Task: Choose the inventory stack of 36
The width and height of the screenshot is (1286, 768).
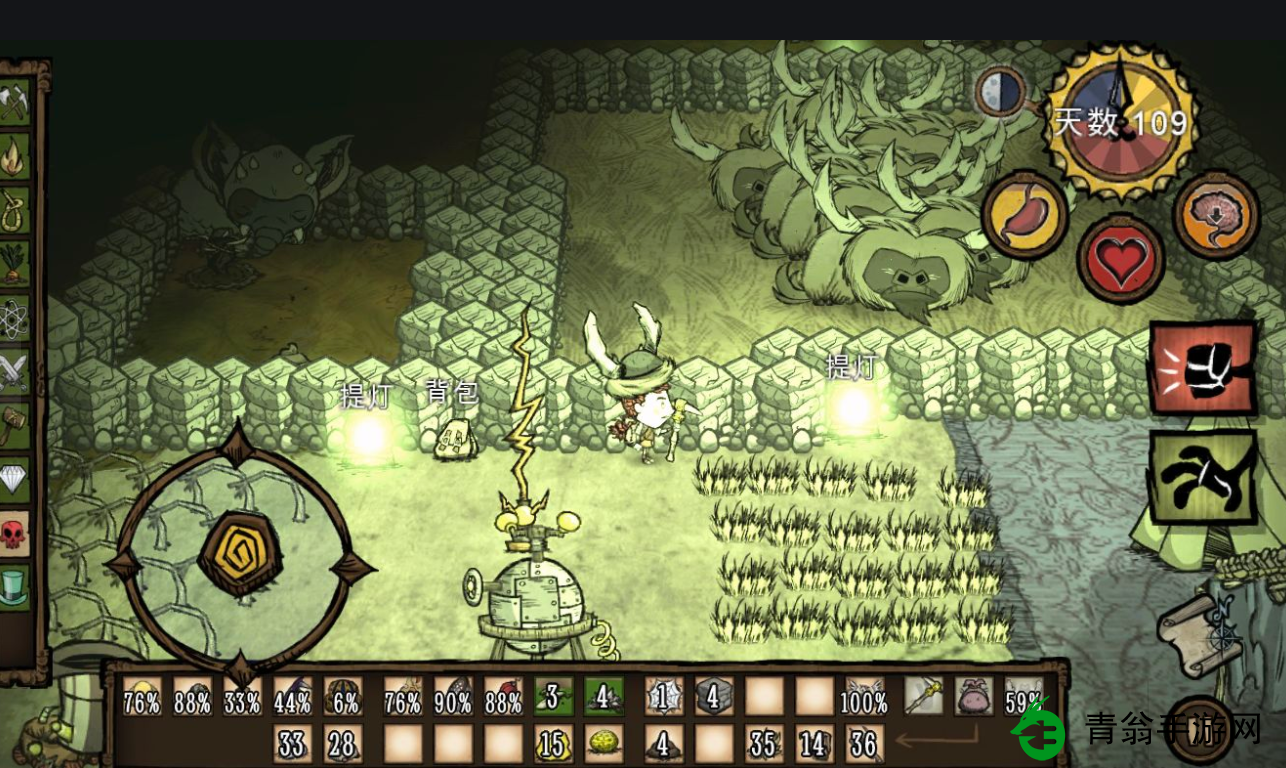Action: pyautogui.click(x=864, y=744)
